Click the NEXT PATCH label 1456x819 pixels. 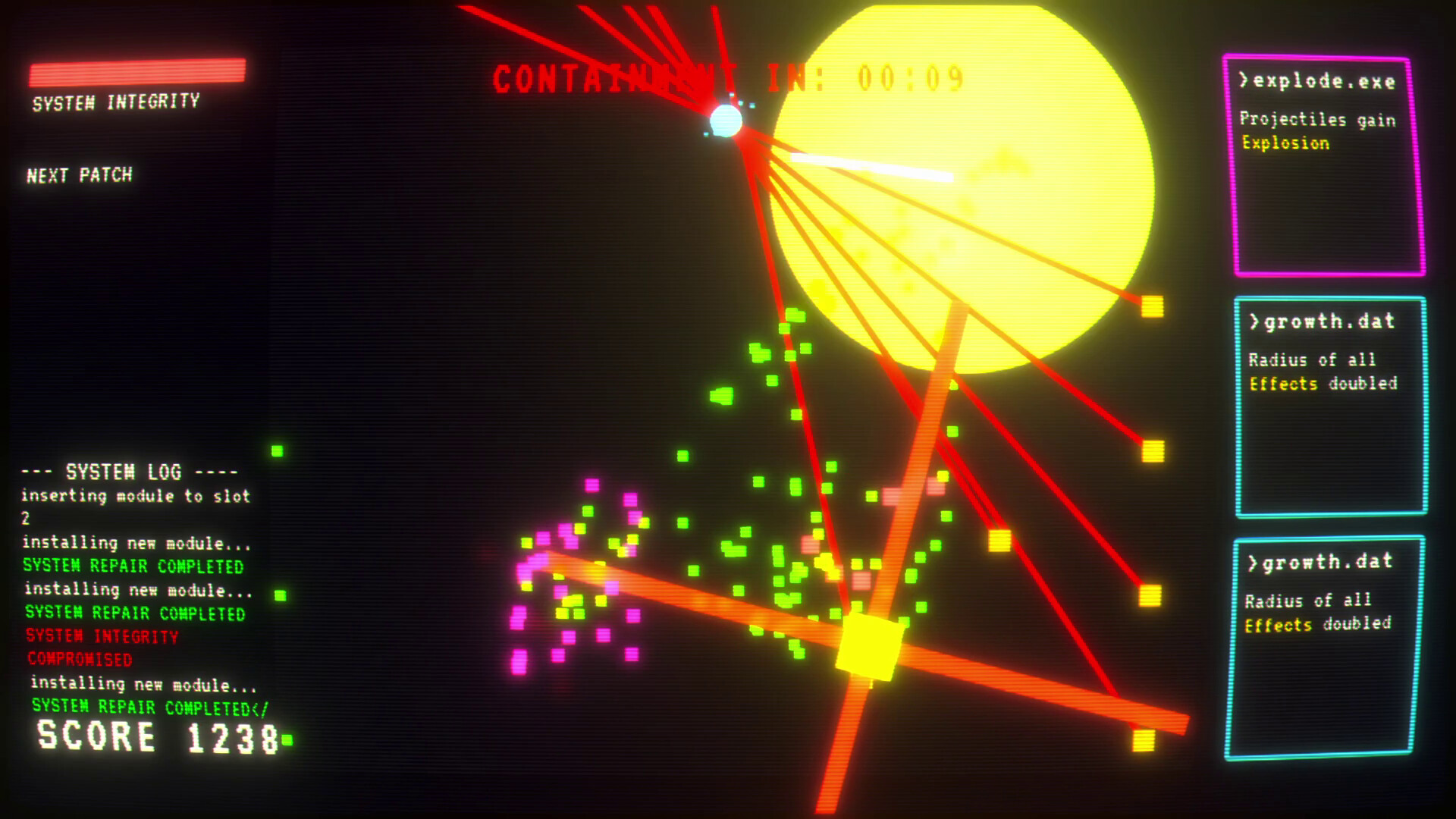click(x=78, y=176)
